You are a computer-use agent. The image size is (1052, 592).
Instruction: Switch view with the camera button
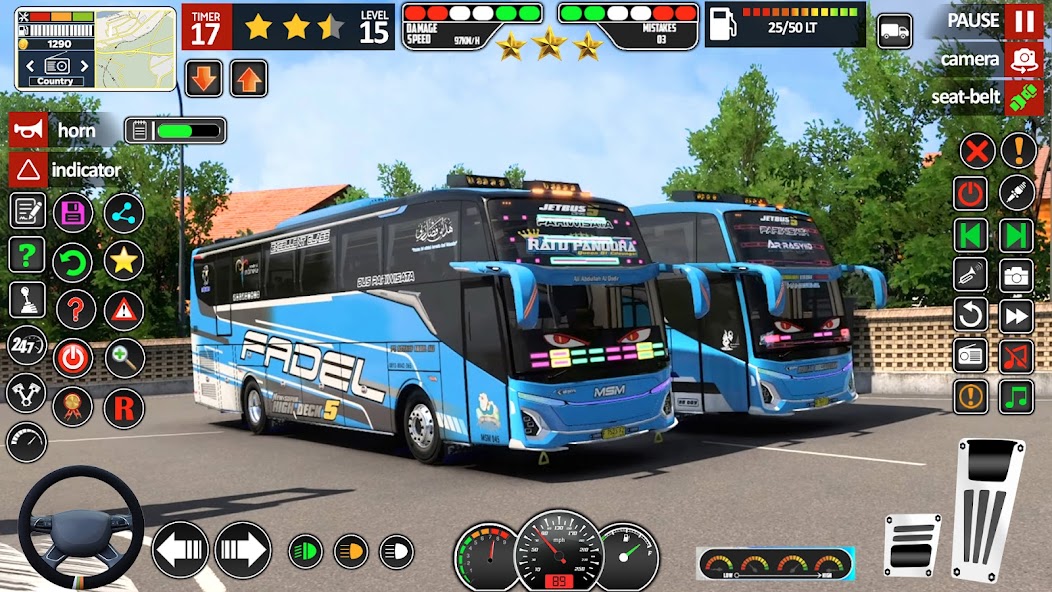1023,59
